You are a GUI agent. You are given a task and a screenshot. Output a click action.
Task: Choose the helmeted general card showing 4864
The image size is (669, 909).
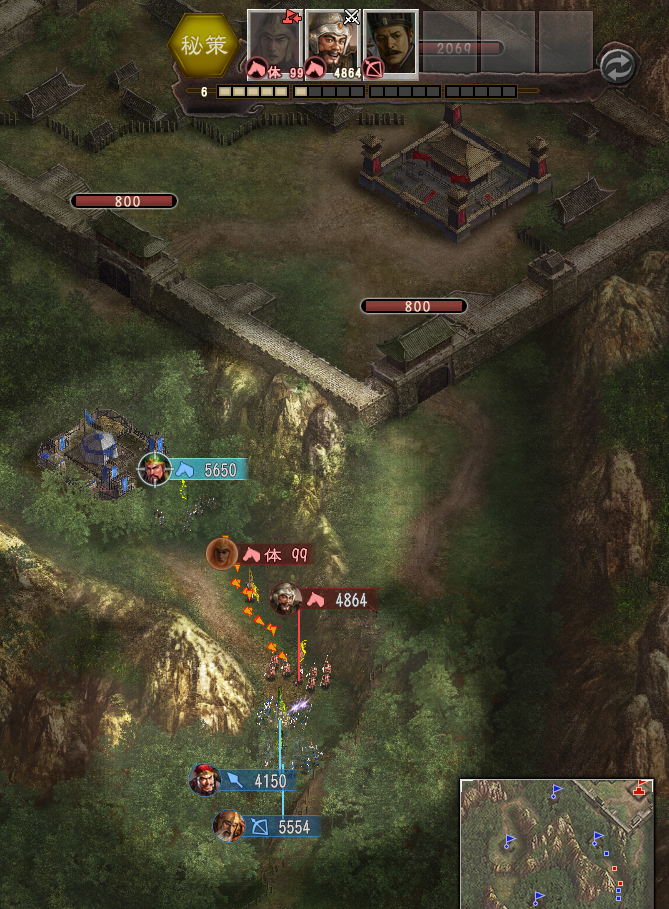(333, 44)
